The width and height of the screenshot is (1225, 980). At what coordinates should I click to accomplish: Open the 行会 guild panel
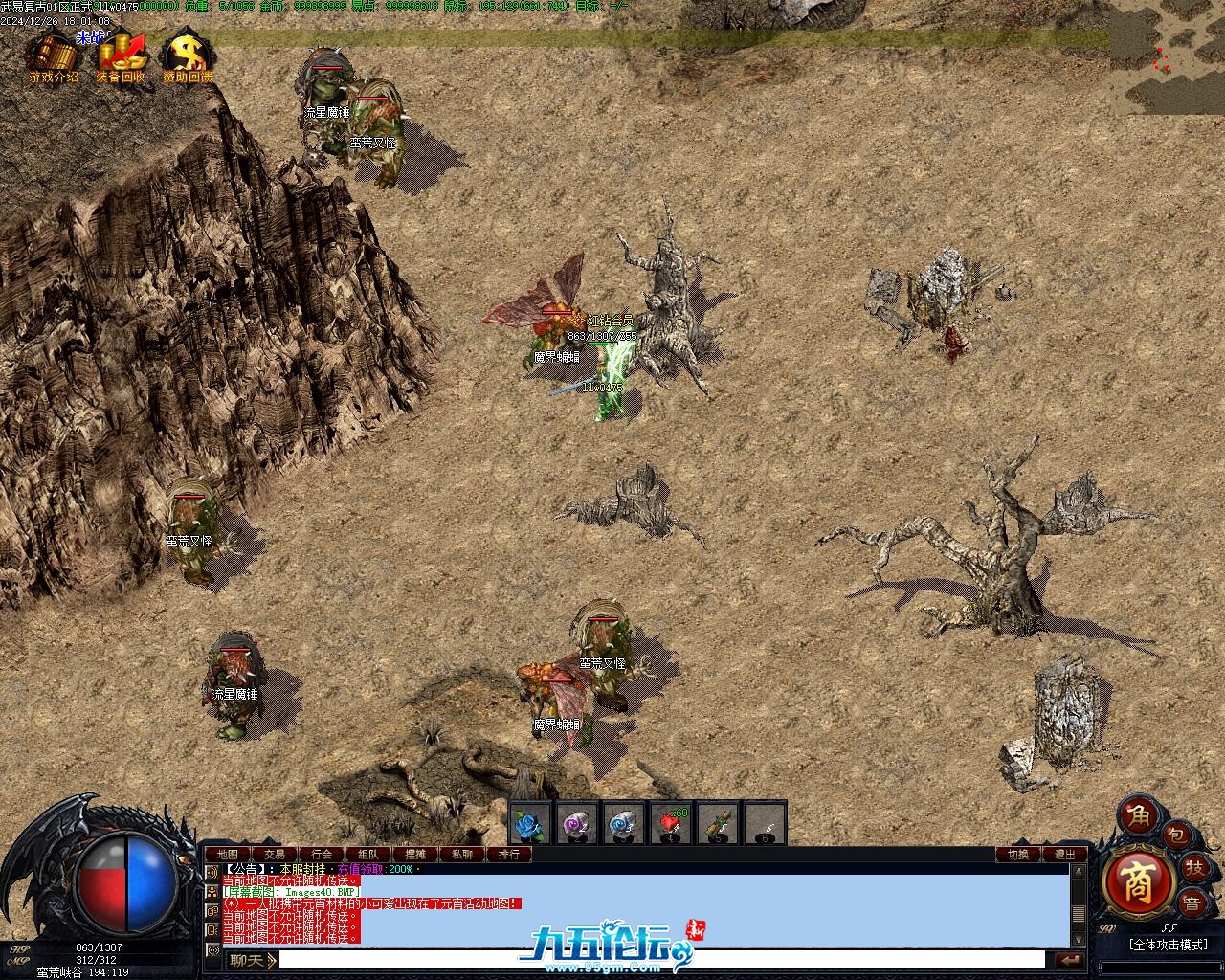tap(322, 855)
